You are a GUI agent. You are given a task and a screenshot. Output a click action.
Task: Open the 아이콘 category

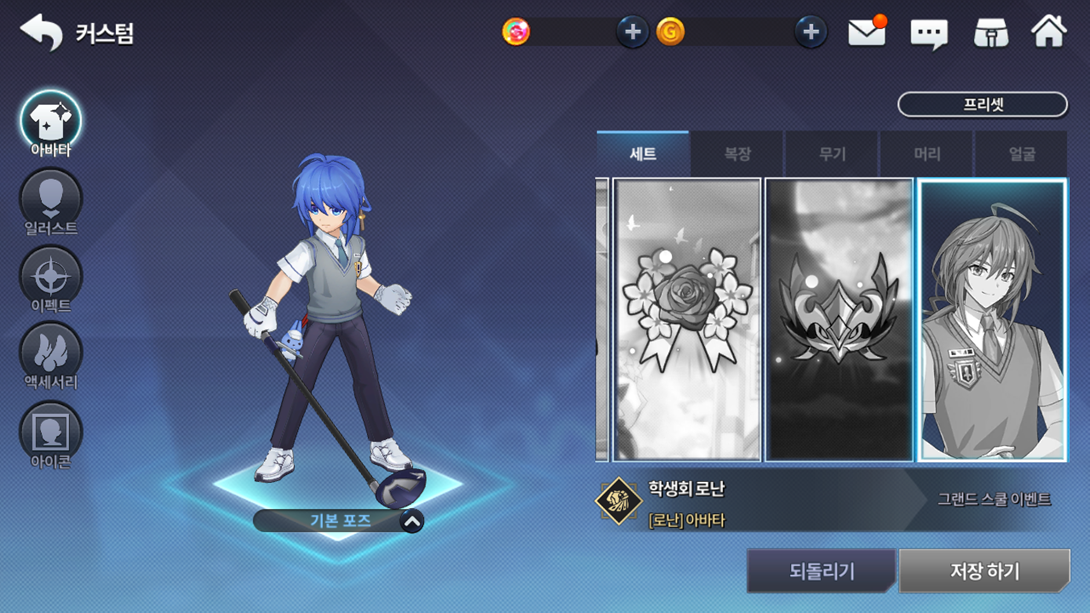(x=50, y=435)
